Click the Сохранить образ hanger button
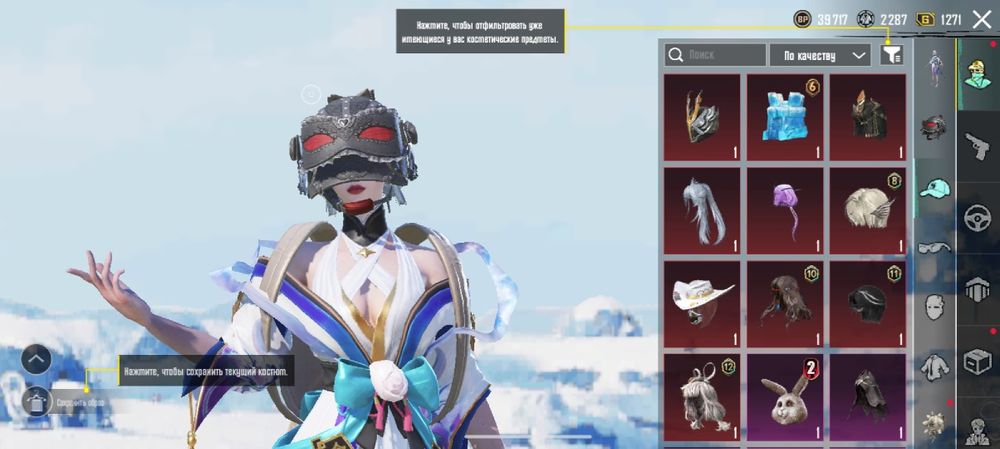1000x449 pixels. click(x=36, y=402)
